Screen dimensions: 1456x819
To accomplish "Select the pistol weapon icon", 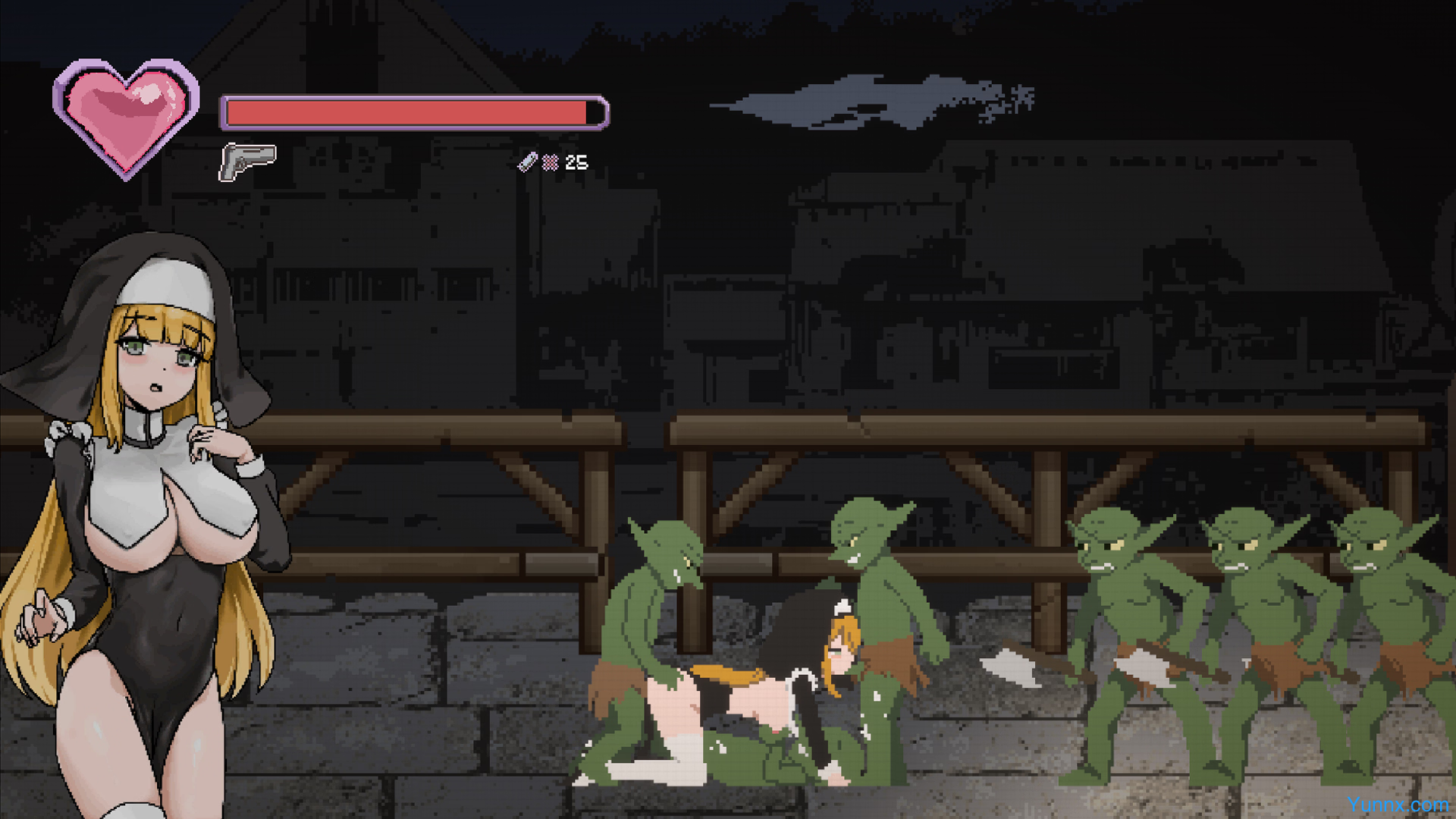I will pos(247,161).
